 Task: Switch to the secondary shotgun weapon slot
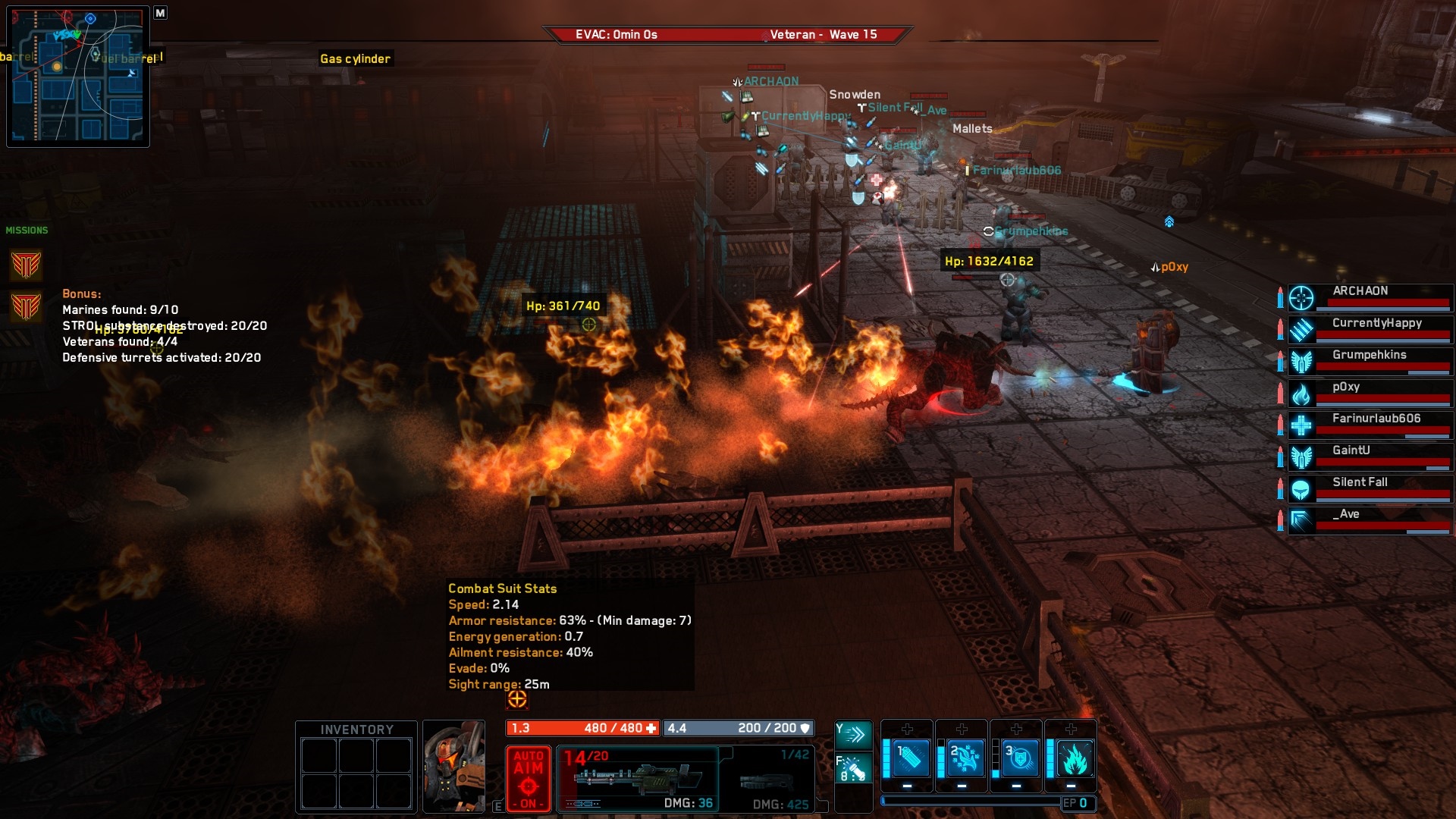click(767, 779)
